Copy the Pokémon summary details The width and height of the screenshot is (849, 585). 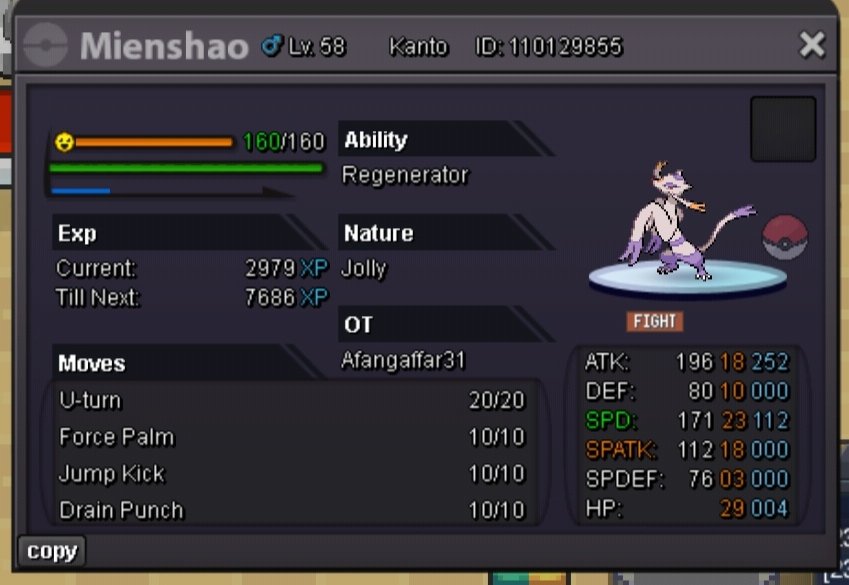[x=51, y=551]
